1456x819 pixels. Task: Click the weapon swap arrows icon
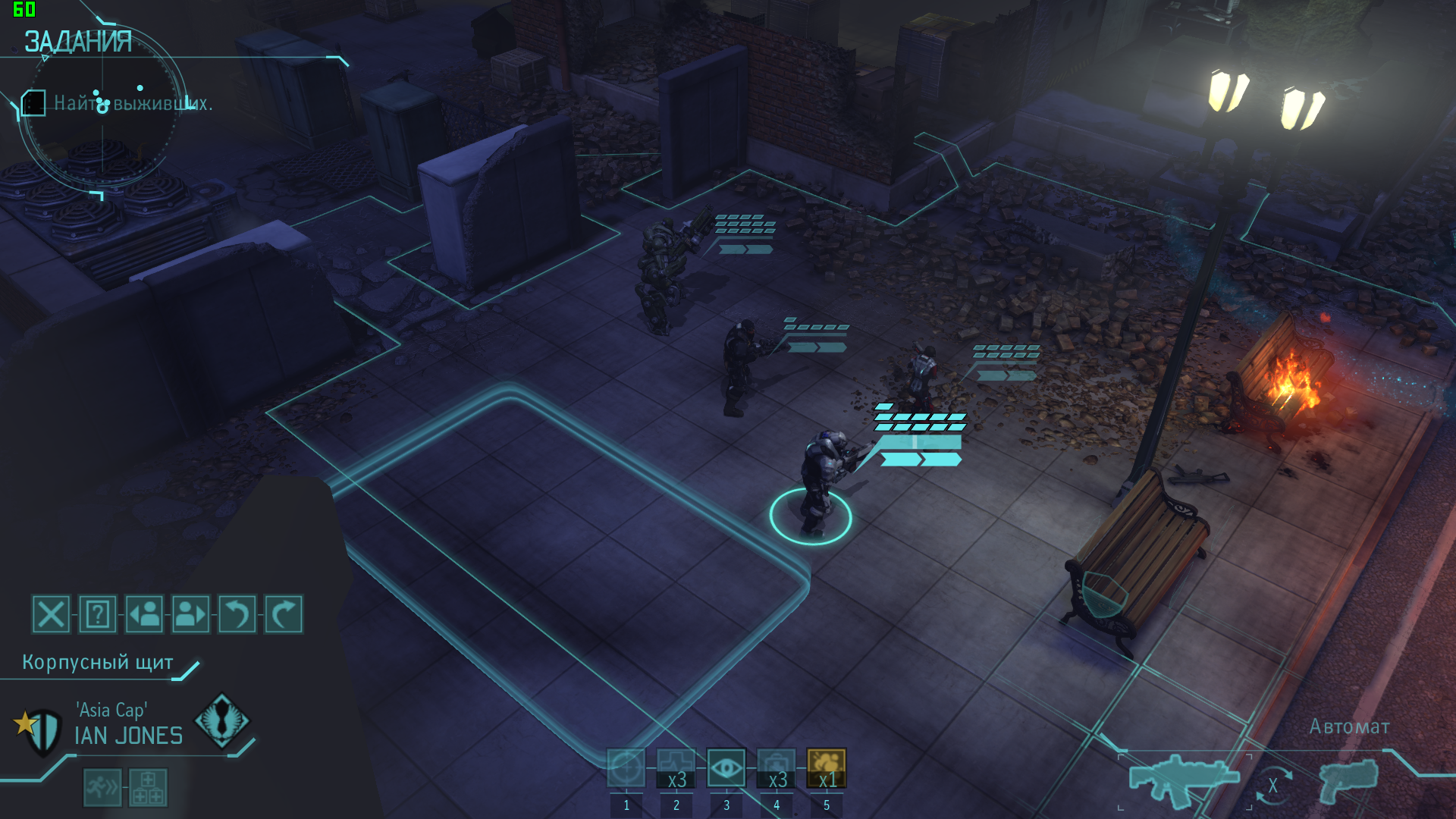1273,786
